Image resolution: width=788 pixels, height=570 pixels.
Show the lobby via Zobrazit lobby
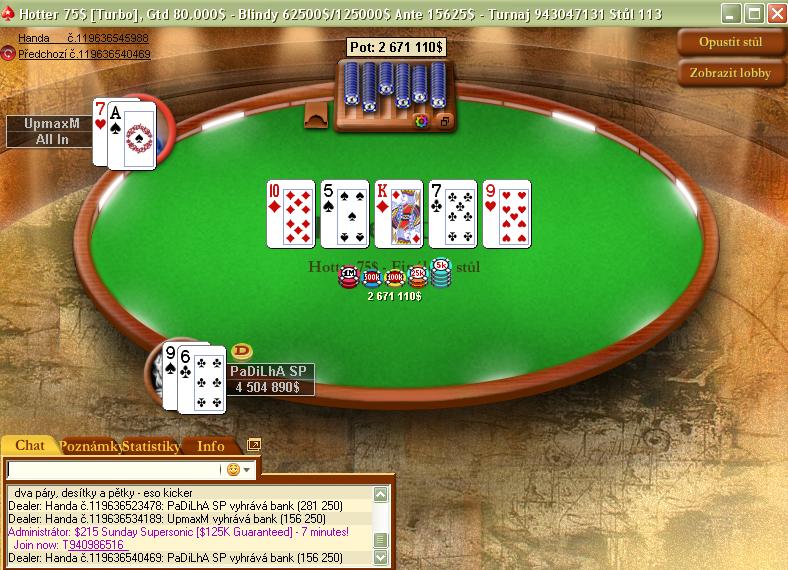[x=733, y=72]
